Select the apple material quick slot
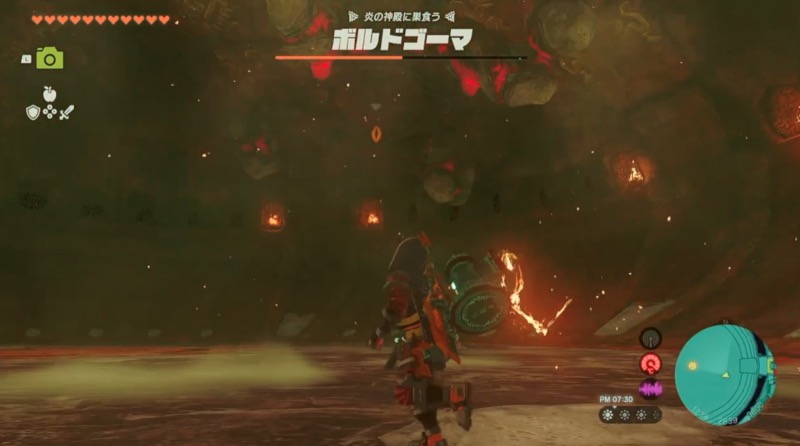 49,93
